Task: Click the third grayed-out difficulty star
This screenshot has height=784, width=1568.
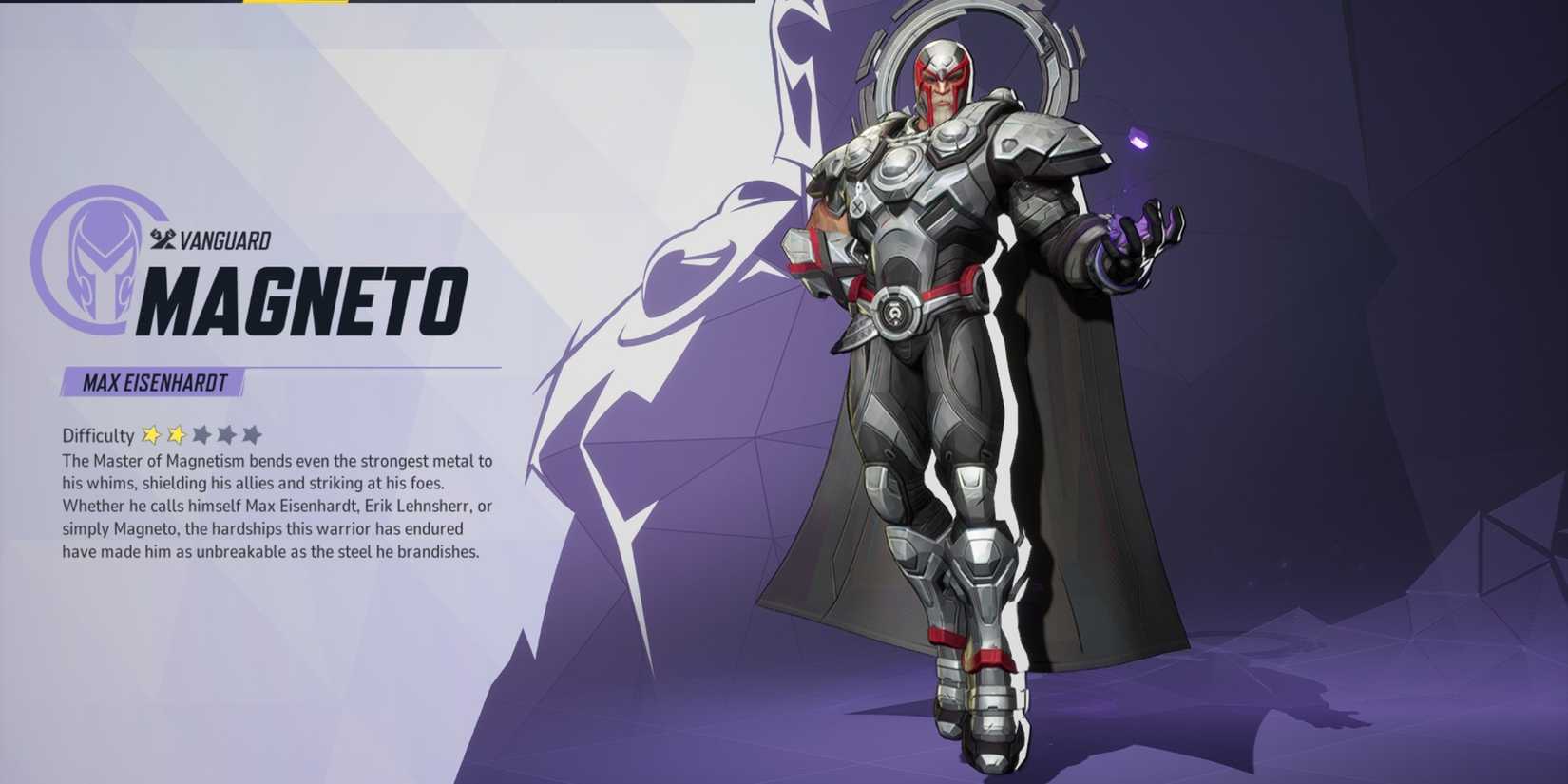Action: coord(203,434)
